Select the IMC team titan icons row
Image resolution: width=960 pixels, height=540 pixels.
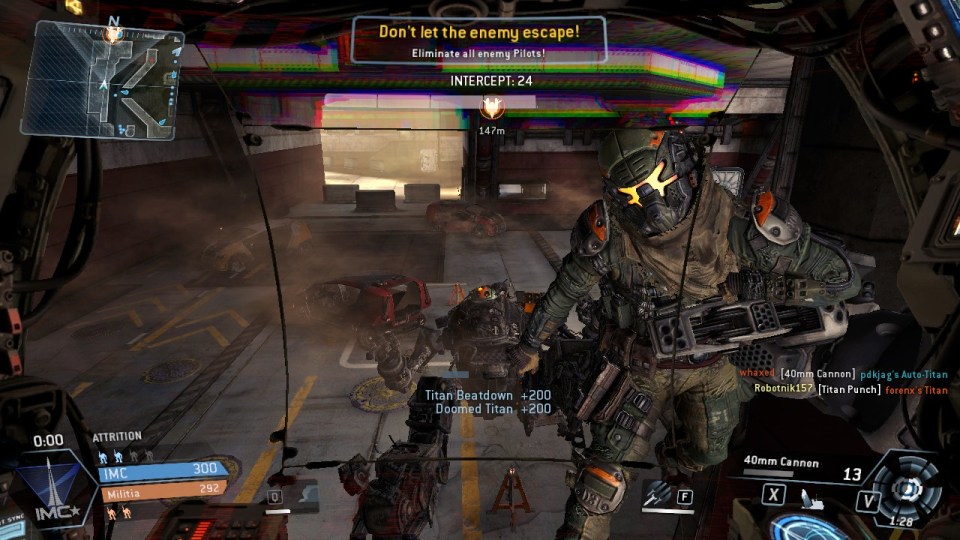tap(124, 454)
